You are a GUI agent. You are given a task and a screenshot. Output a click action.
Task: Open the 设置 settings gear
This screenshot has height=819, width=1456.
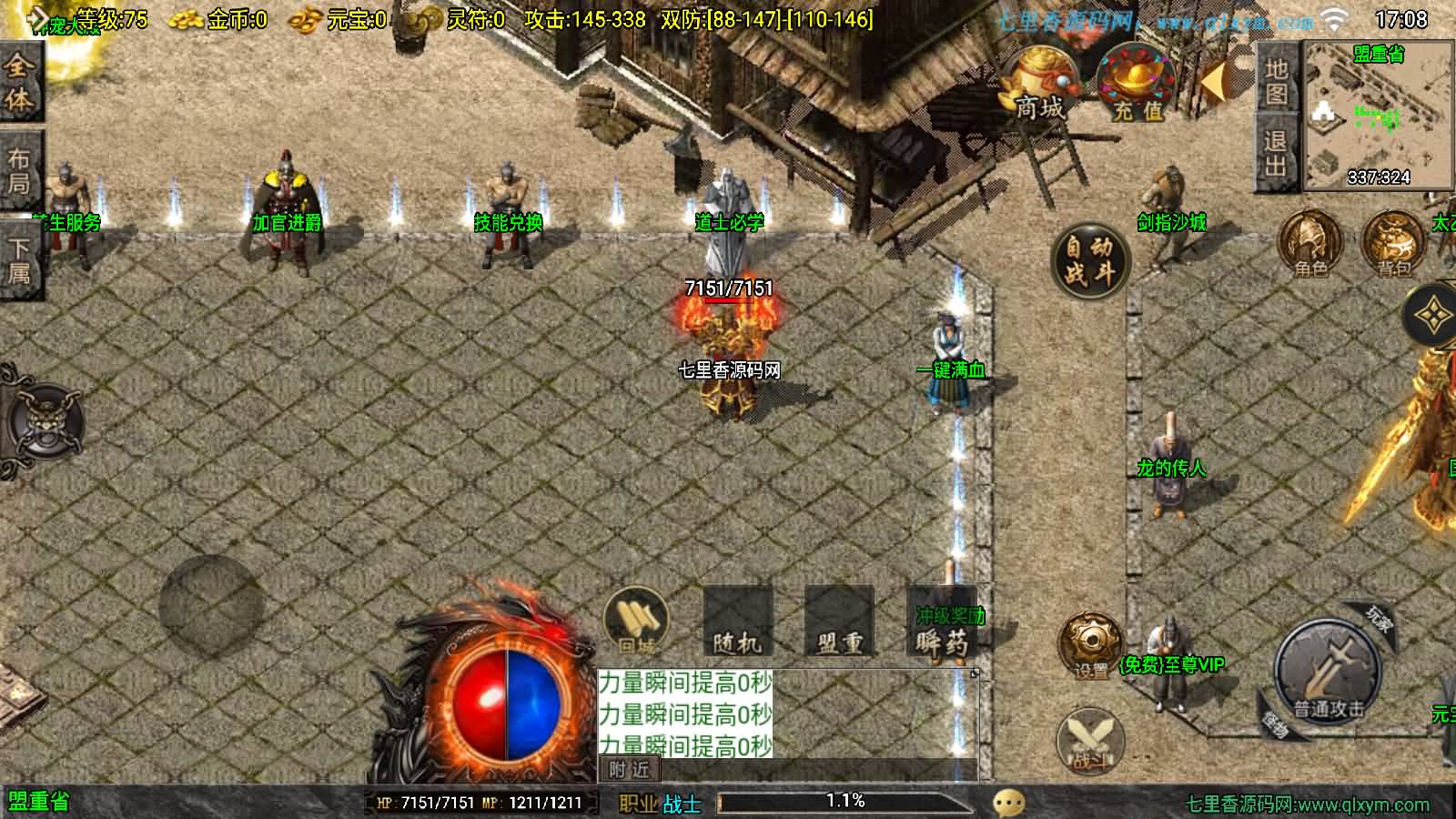[1090, 646]
